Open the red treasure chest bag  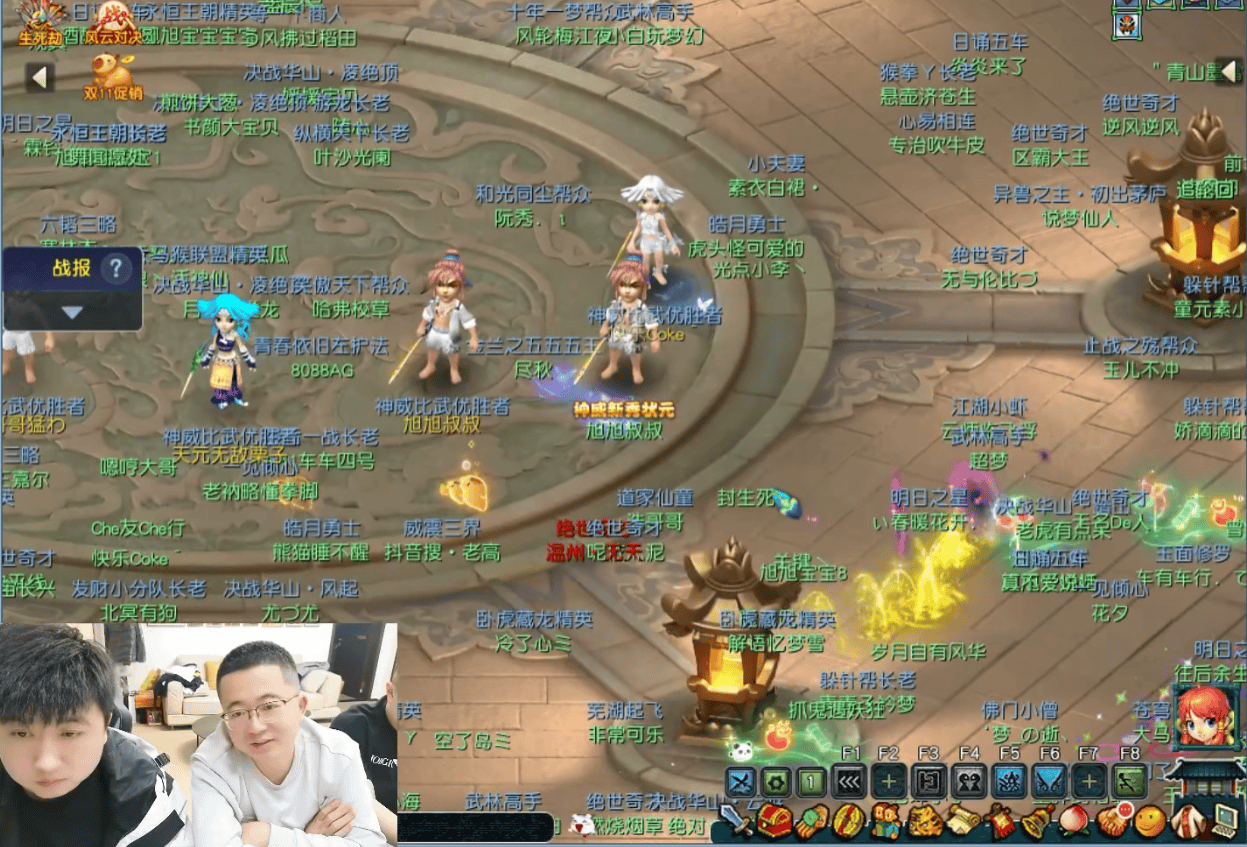775,821
